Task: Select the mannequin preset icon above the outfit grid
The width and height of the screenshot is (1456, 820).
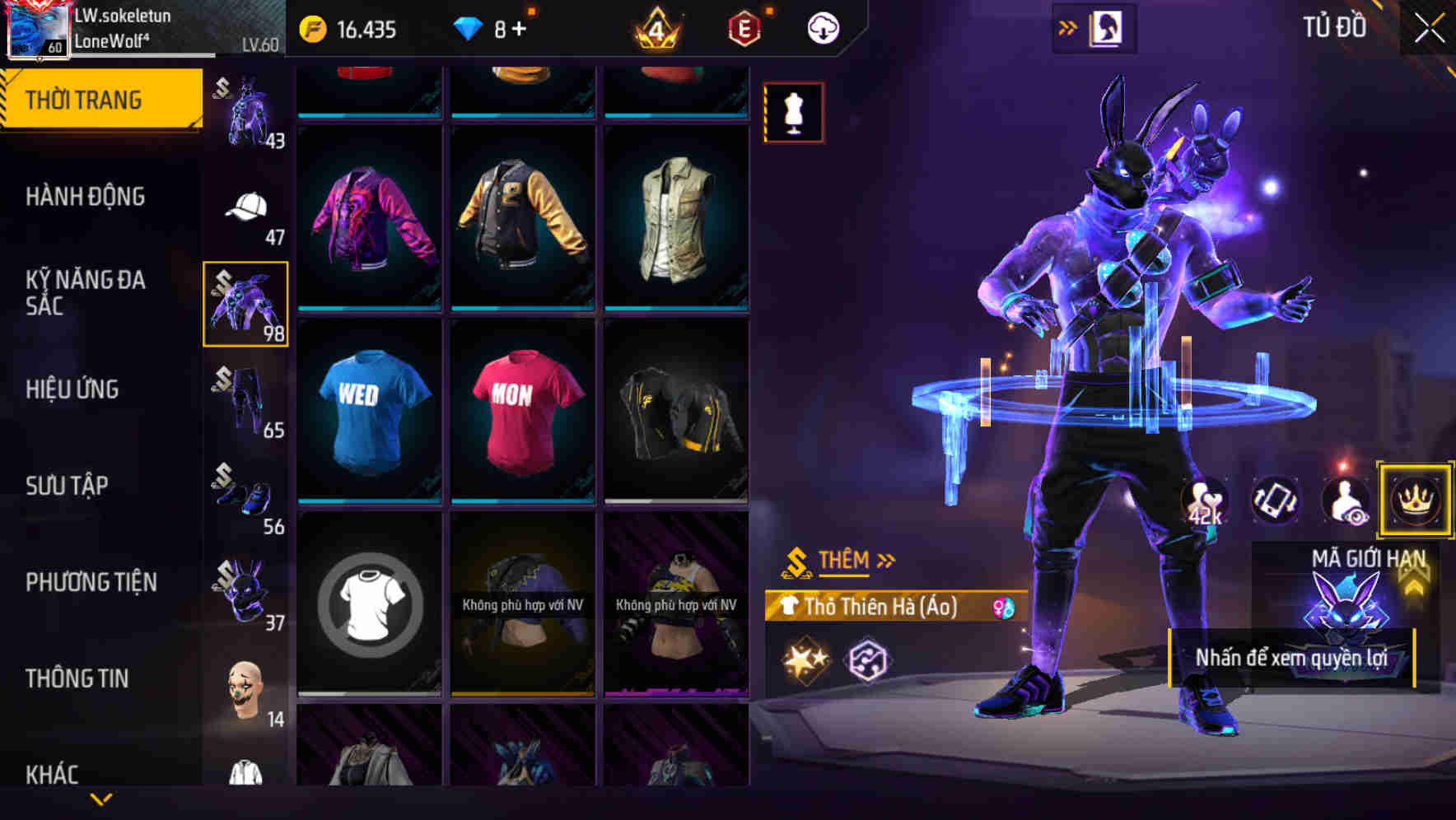Action: click(795, 113)
